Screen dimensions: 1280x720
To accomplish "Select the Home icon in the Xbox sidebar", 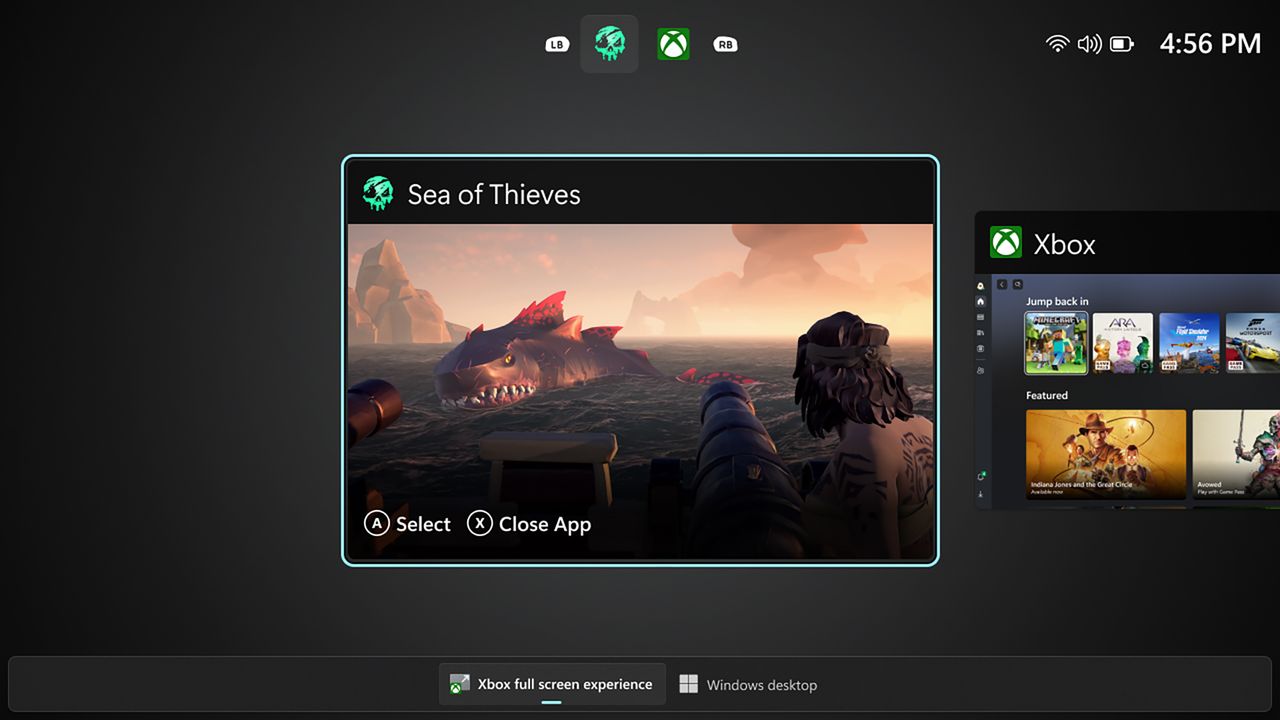I will tap(980, 301).
